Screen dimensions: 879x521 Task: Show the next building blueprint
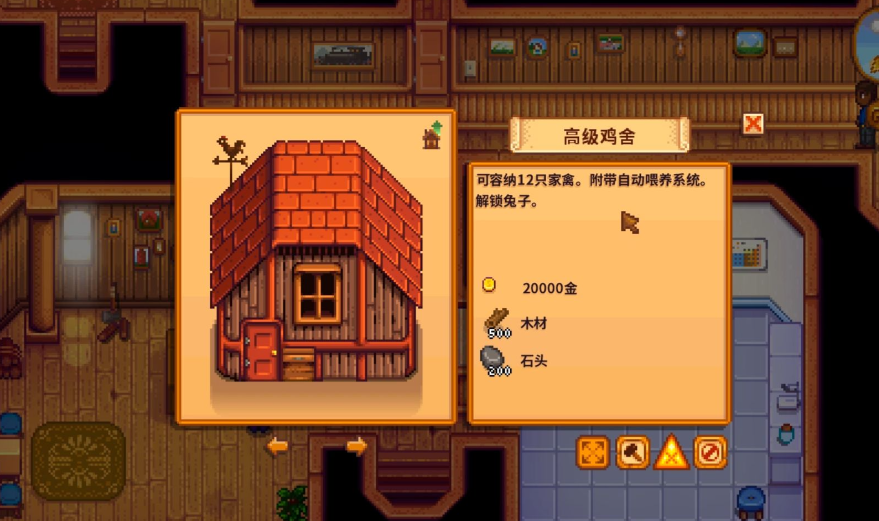click(x=356, y=446)
